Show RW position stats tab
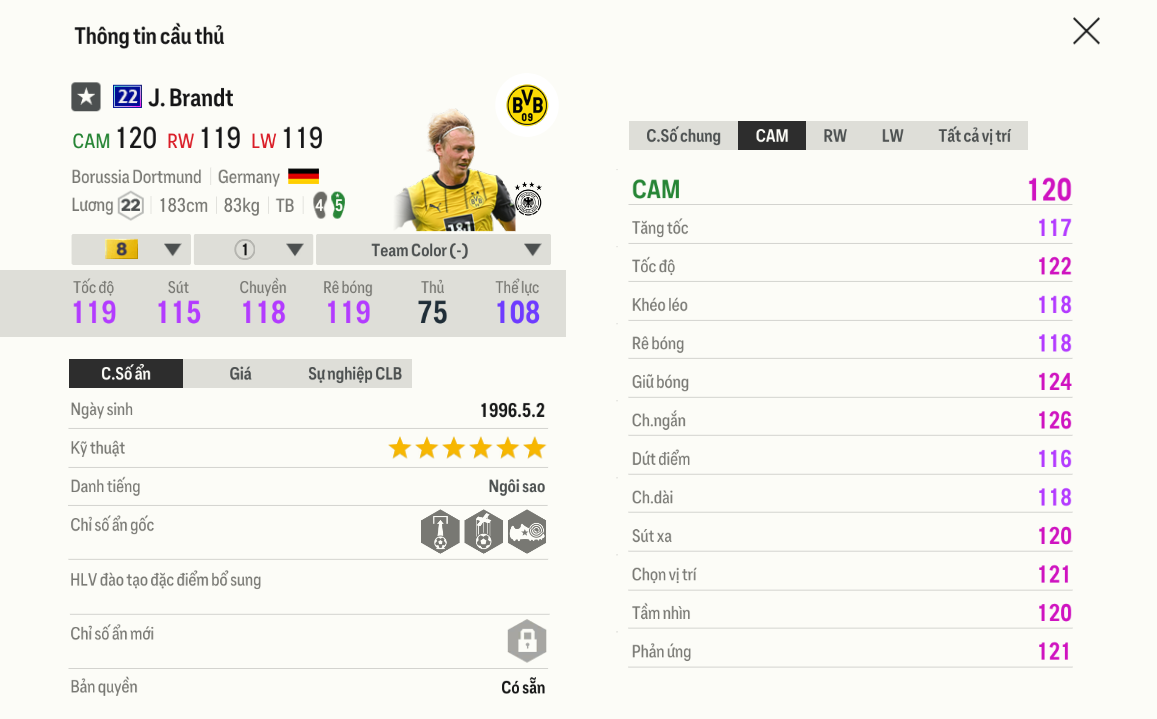The image size is (1157, 719). coord(834,136)
